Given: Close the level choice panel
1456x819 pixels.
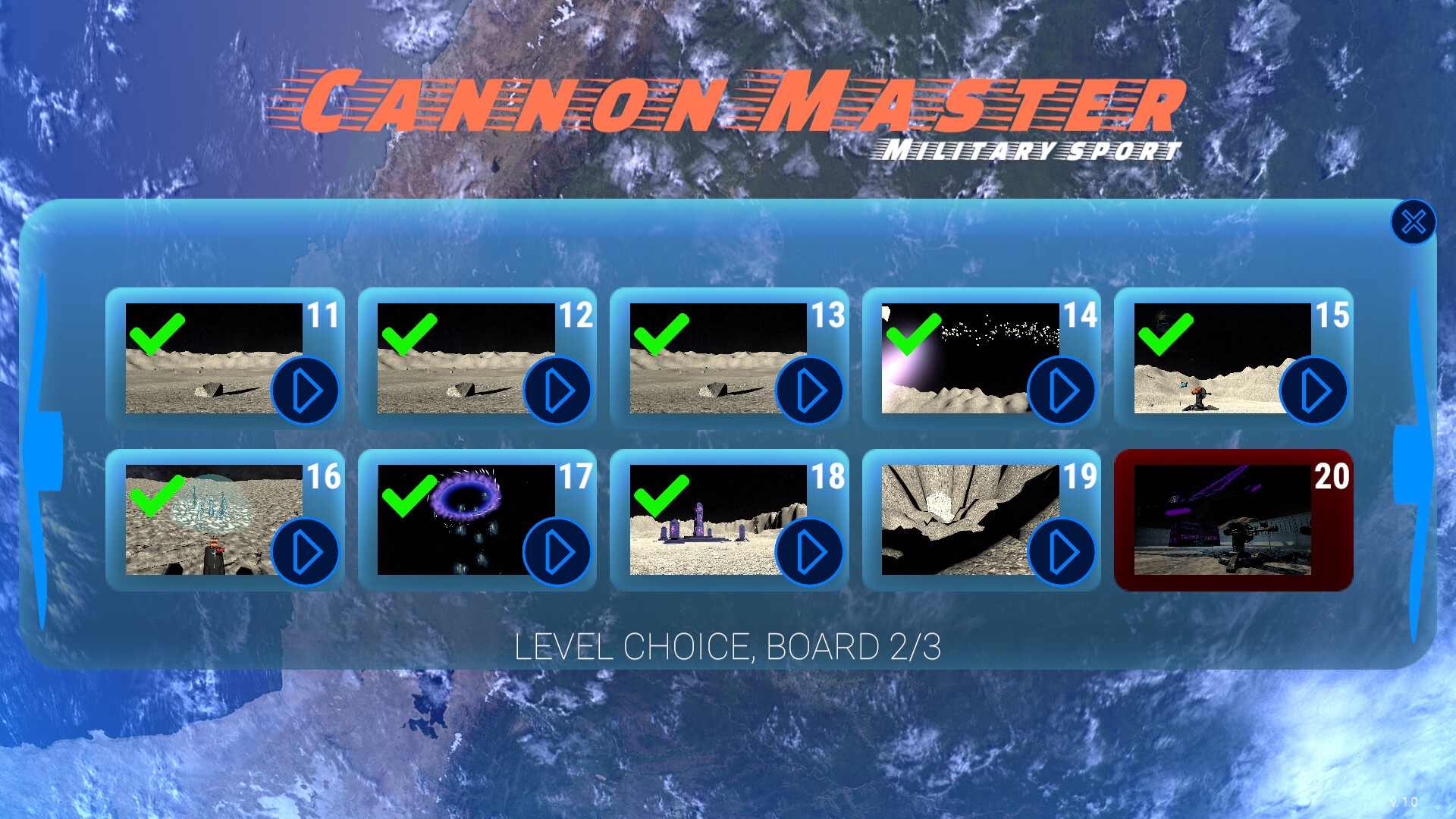Looking at the screenshot, I should pos(1413,221).
